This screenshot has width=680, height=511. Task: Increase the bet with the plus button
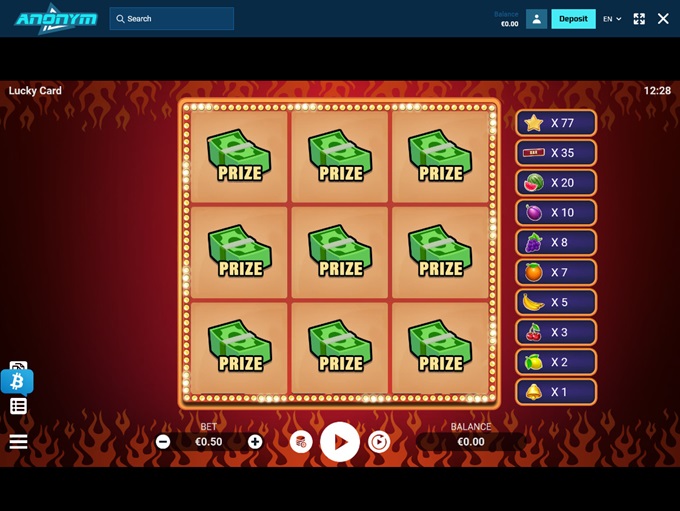tap(255, 442)
